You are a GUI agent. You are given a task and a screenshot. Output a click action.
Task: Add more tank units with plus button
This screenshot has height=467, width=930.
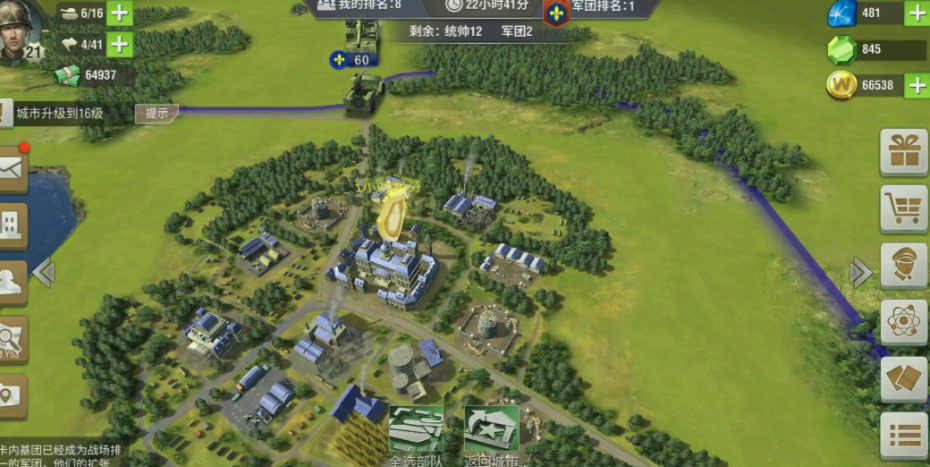coord(120,13)
